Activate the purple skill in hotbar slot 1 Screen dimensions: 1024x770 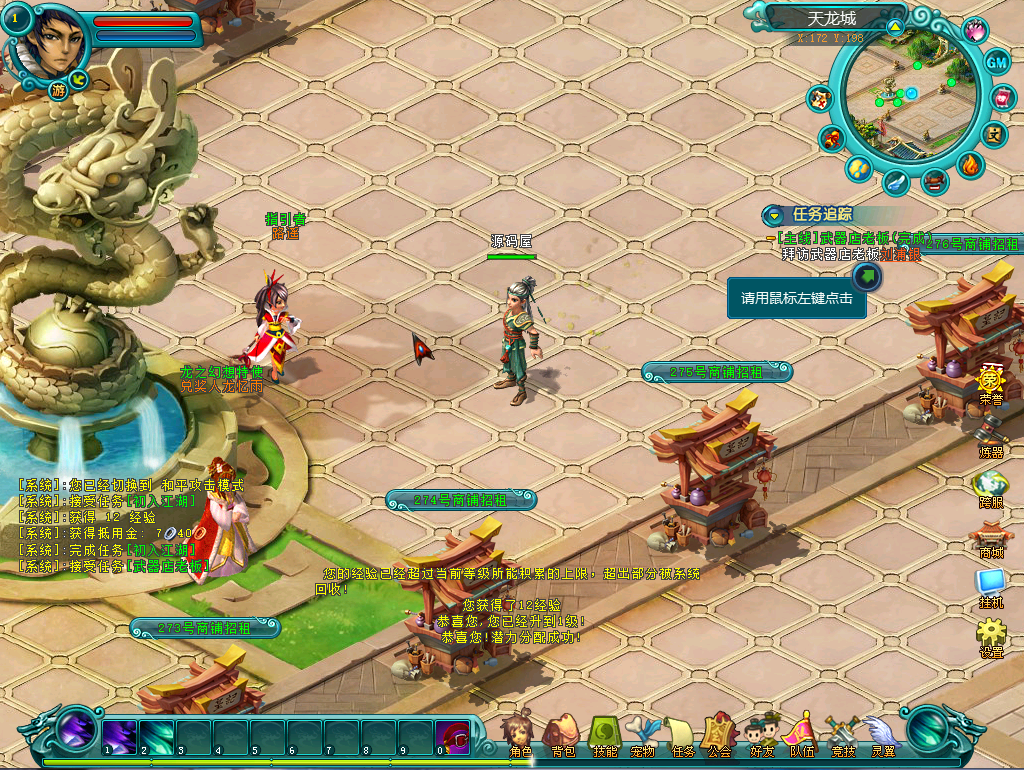coord(120,737)
